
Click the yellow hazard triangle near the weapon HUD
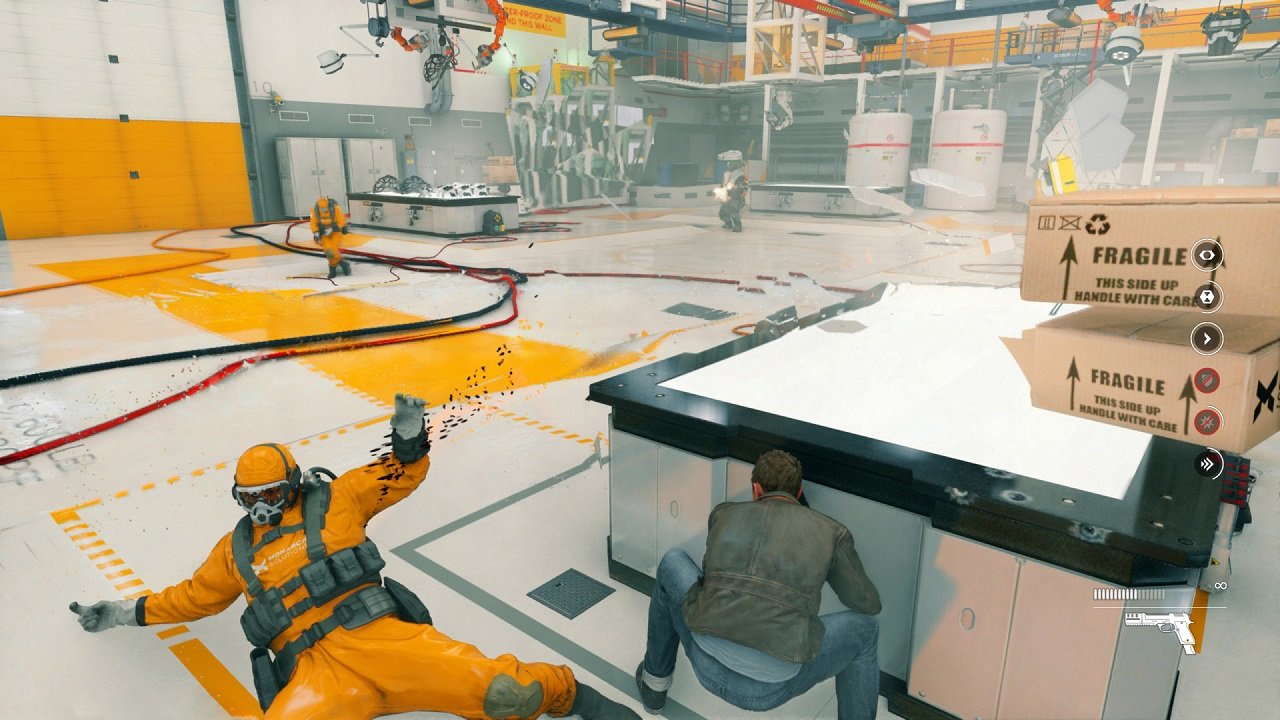click(1214, 561)
